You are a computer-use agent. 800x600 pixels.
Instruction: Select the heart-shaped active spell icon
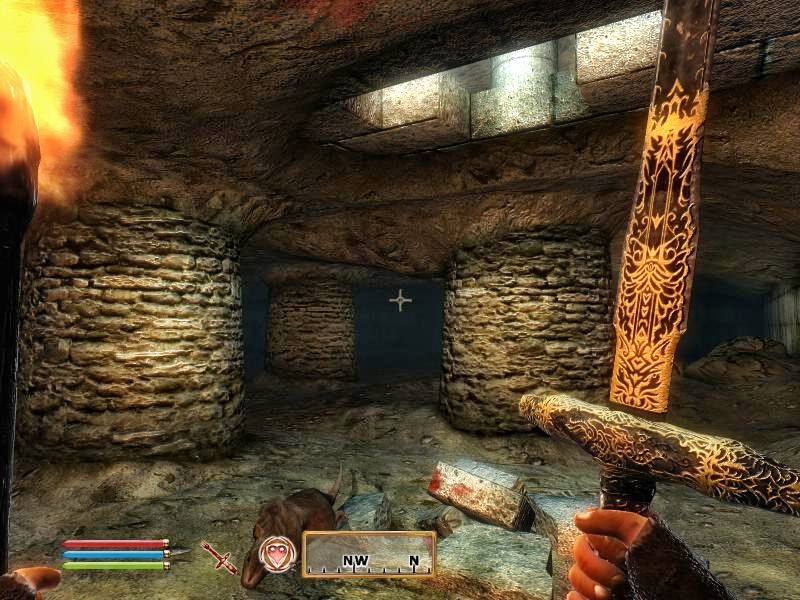click(x=277, y=553)
